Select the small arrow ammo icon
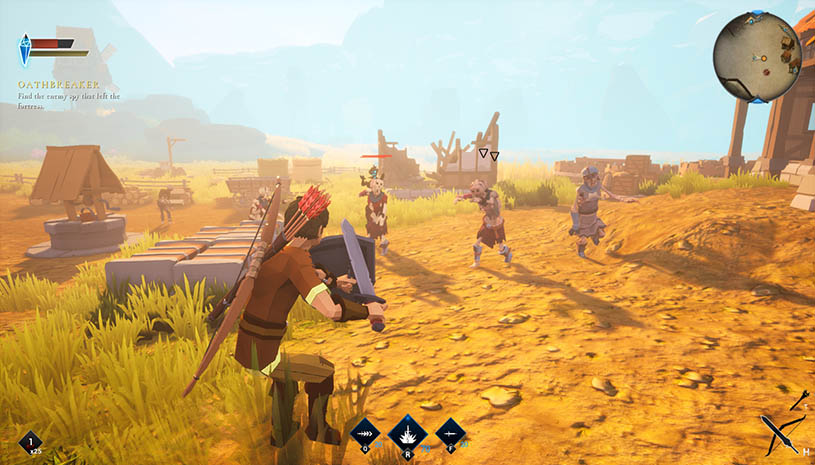815x465 pixels. pyautogui.click(x=799, y=400)
